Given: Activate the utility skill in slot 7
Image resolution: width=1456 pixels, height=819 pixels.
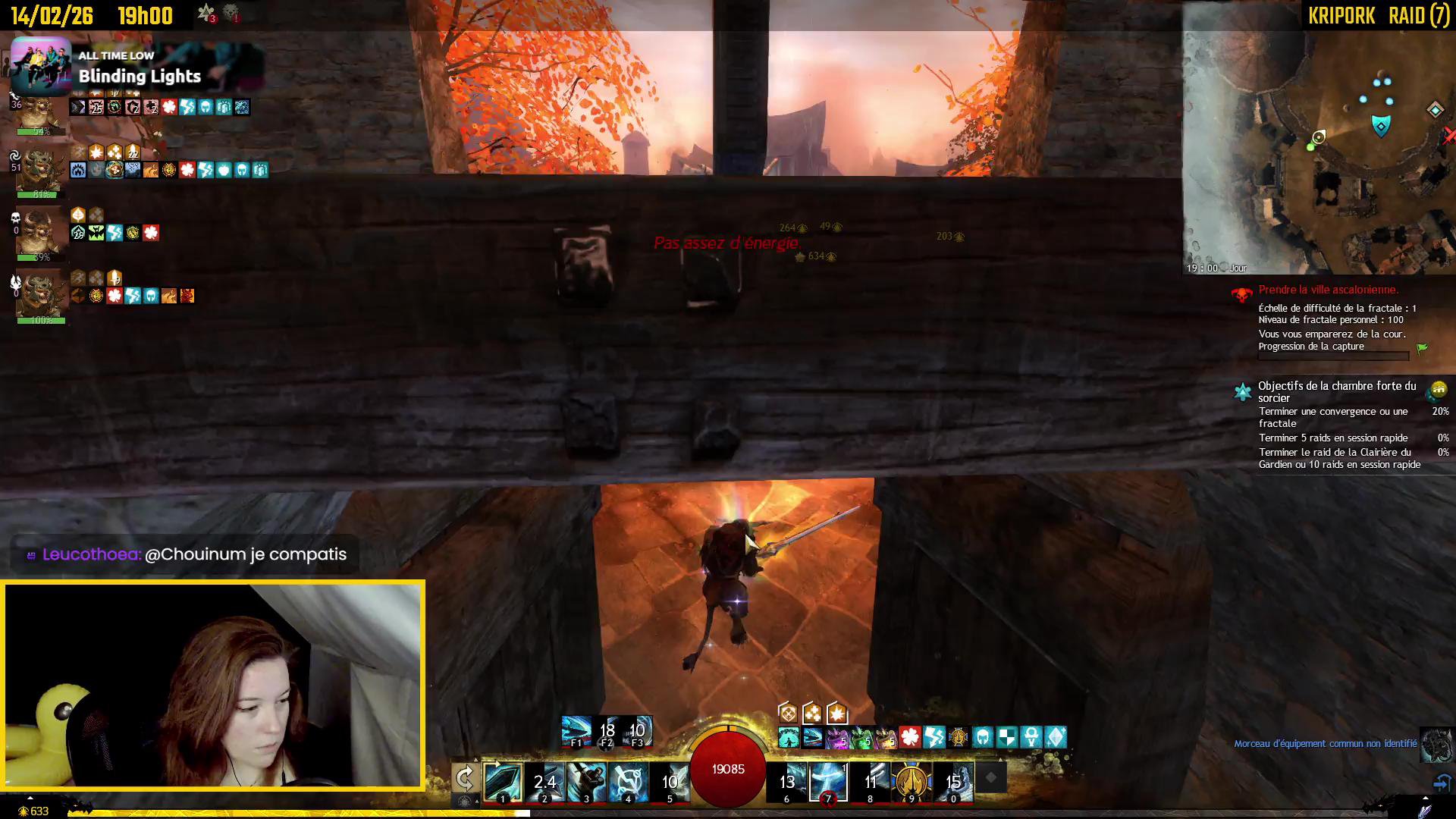Looking at the screenshot, I should pos(828,783).
